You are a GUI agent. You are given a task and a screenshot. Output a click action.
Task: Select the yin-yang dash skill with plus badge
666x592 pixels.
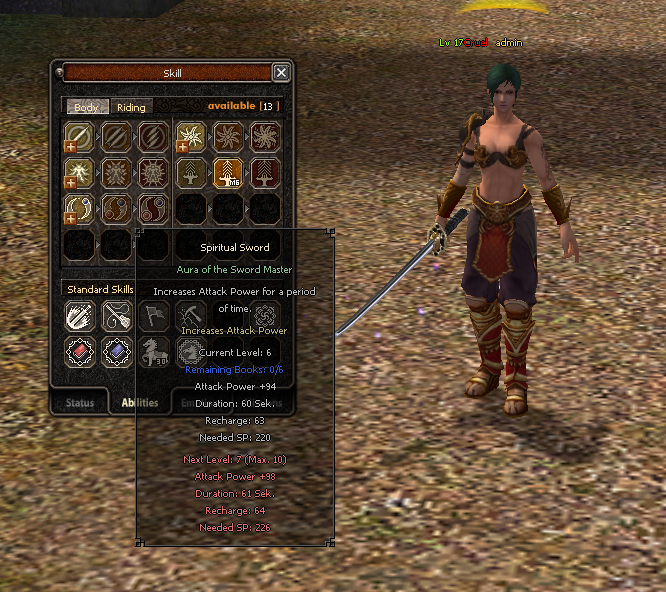tap(78, 209)
